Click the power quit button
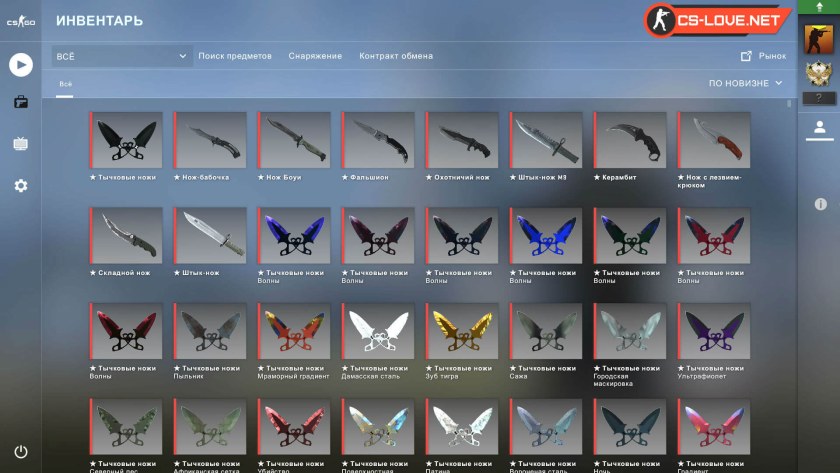This screenshot has width=840, height=473. tap(20, 452)
